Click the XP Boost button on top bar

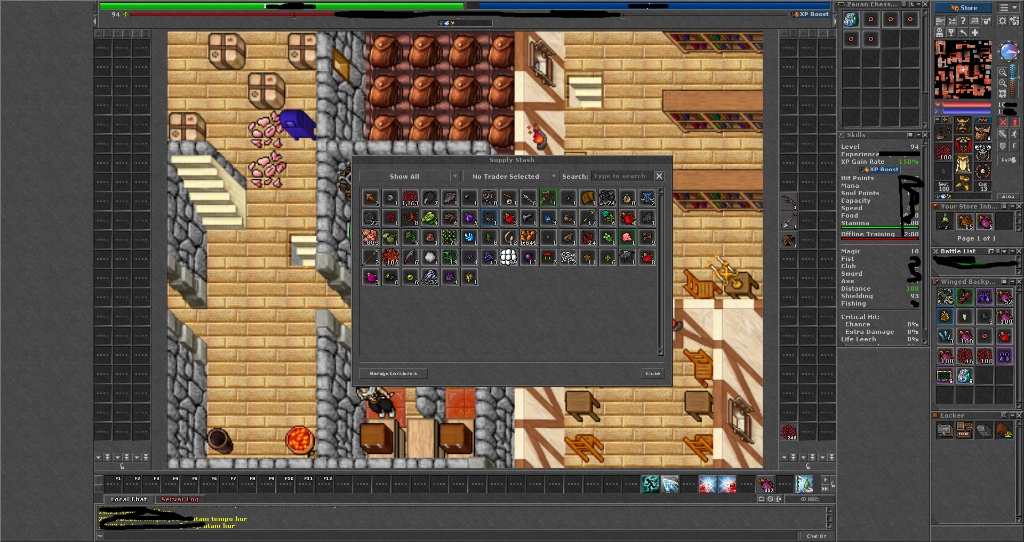(812, 14)
